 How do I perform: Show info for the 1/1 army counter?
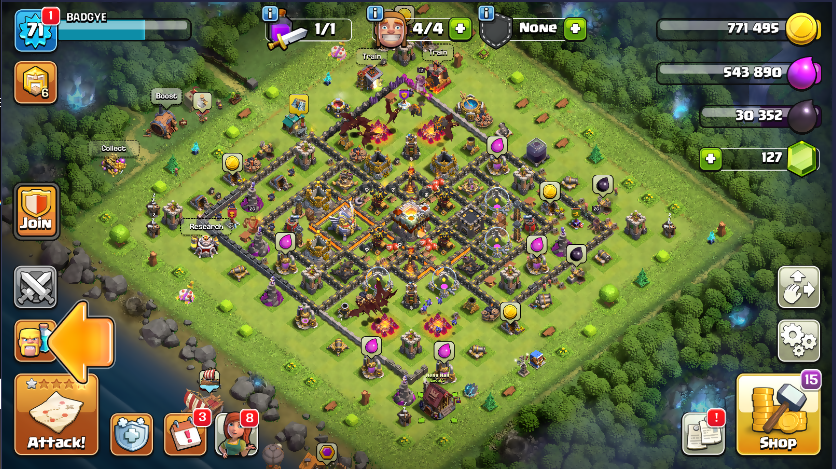tap(268, 13)
